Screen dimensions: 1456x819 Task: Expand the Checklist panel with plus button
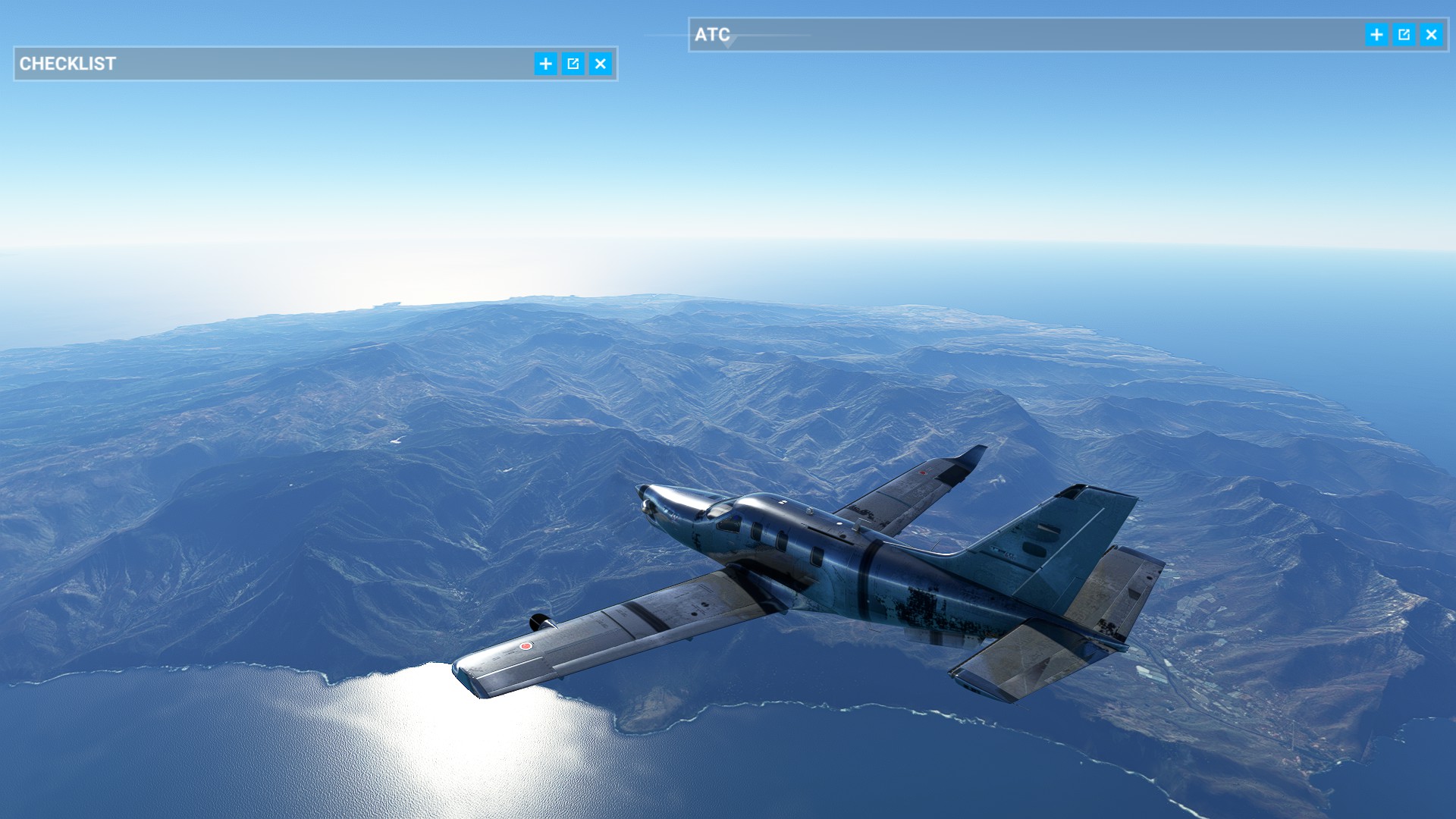(545, 64)
